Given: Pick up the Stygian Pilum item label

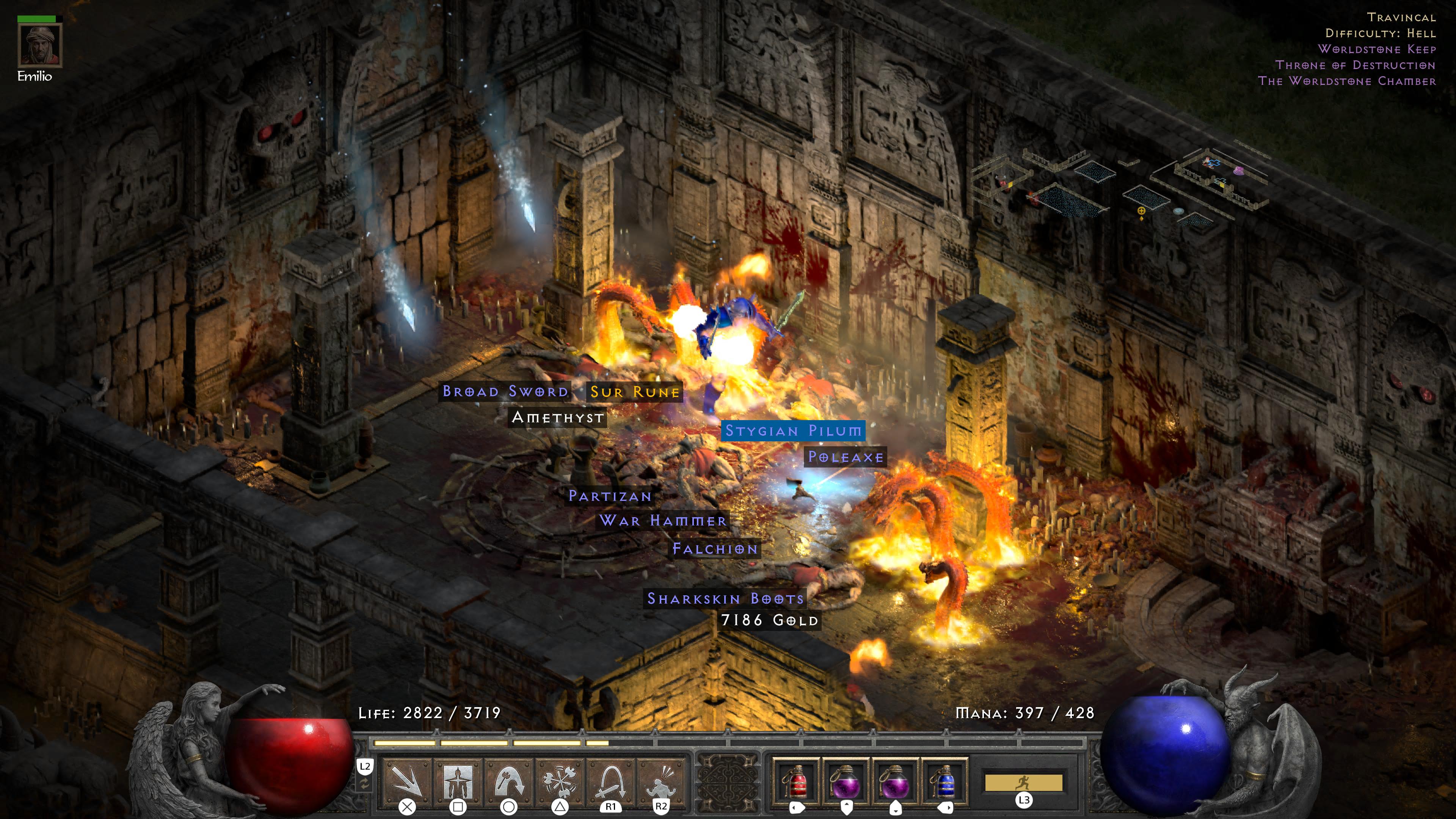Looking at the screenshot, I should 793,431.
